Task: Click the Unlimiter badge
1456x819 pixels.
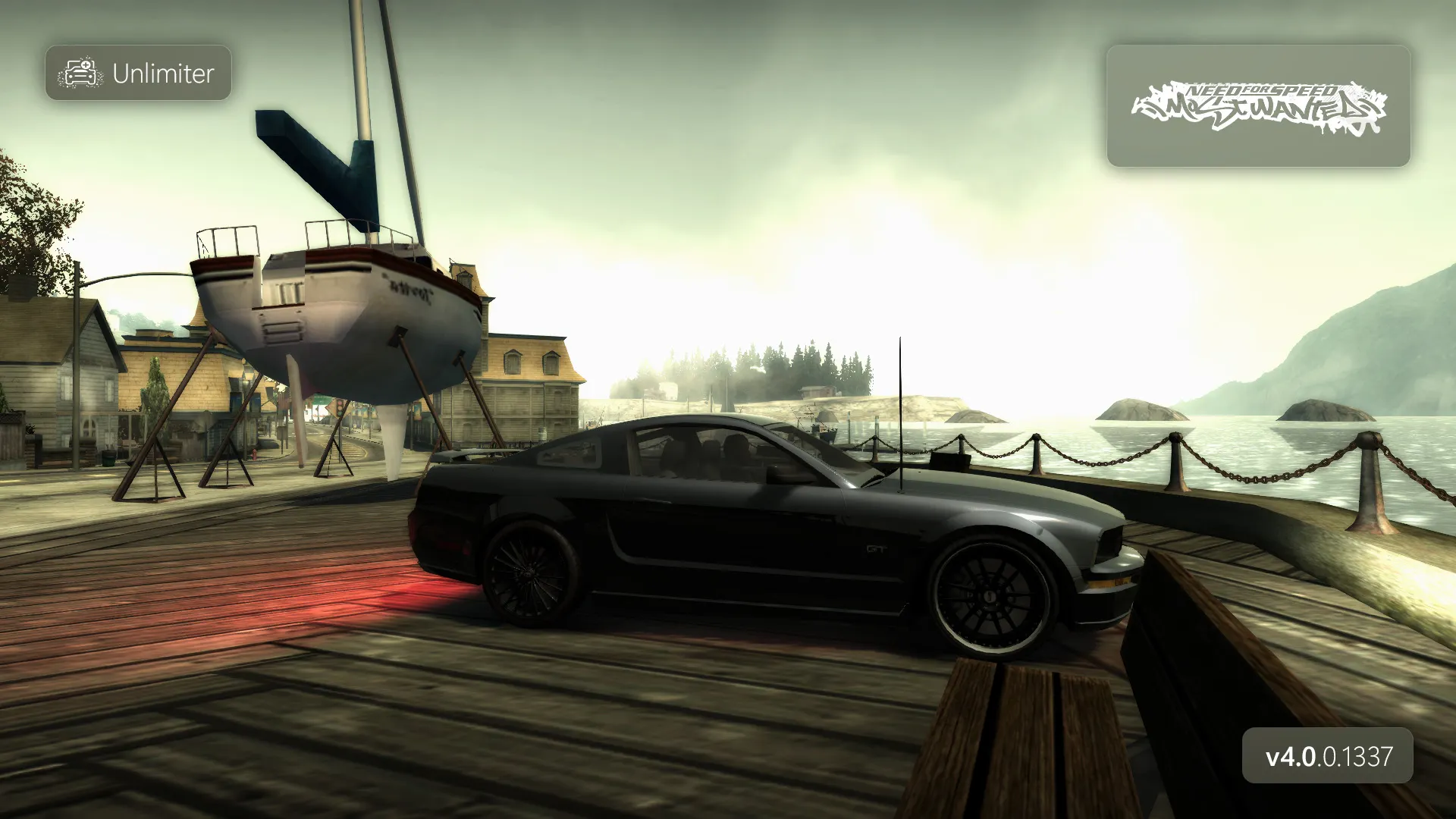Action: pos(138,73)
